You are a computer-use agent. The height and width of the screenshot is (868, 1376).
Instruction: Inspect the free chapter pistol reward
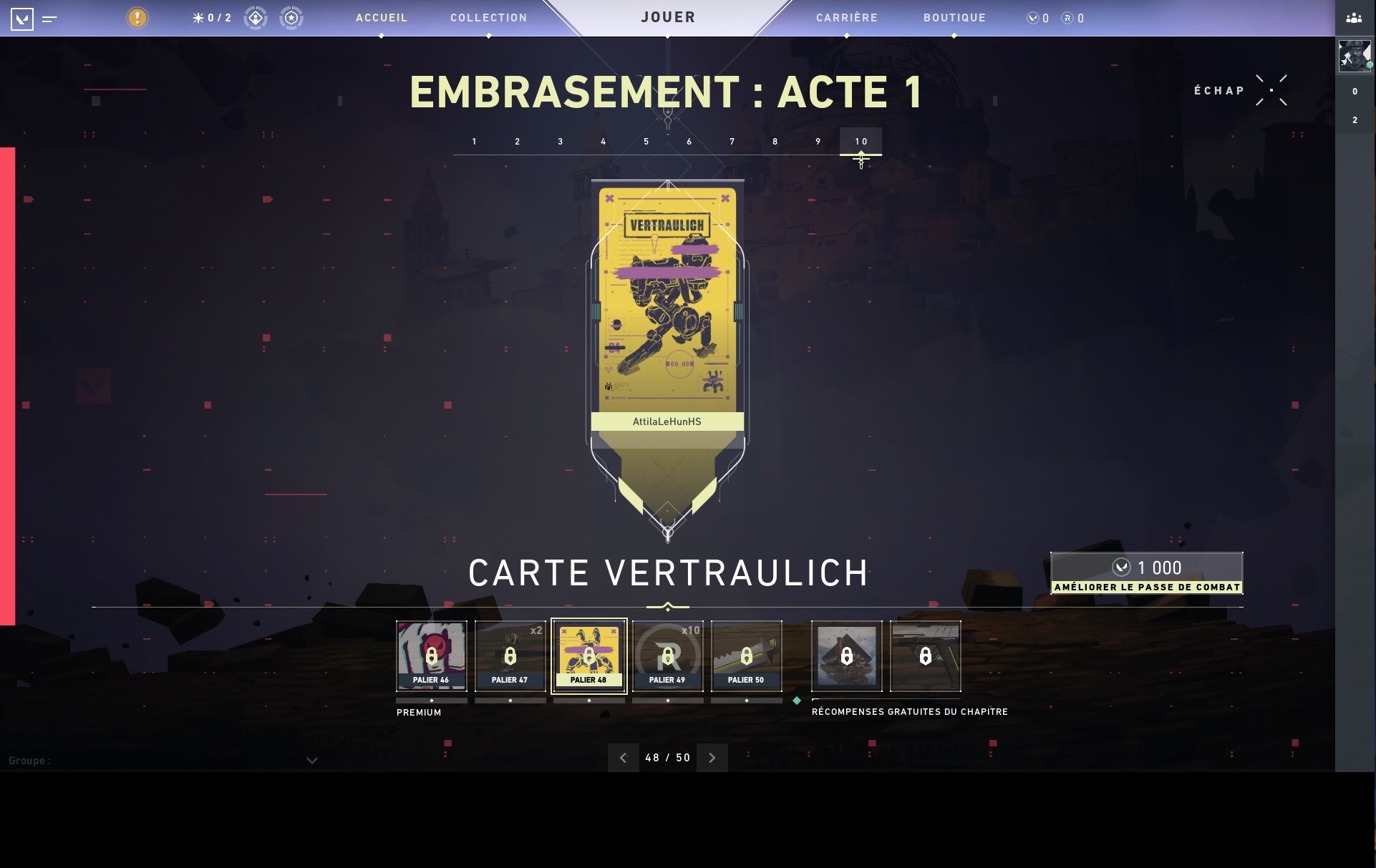pyautogui.click(x=925, y=656)
